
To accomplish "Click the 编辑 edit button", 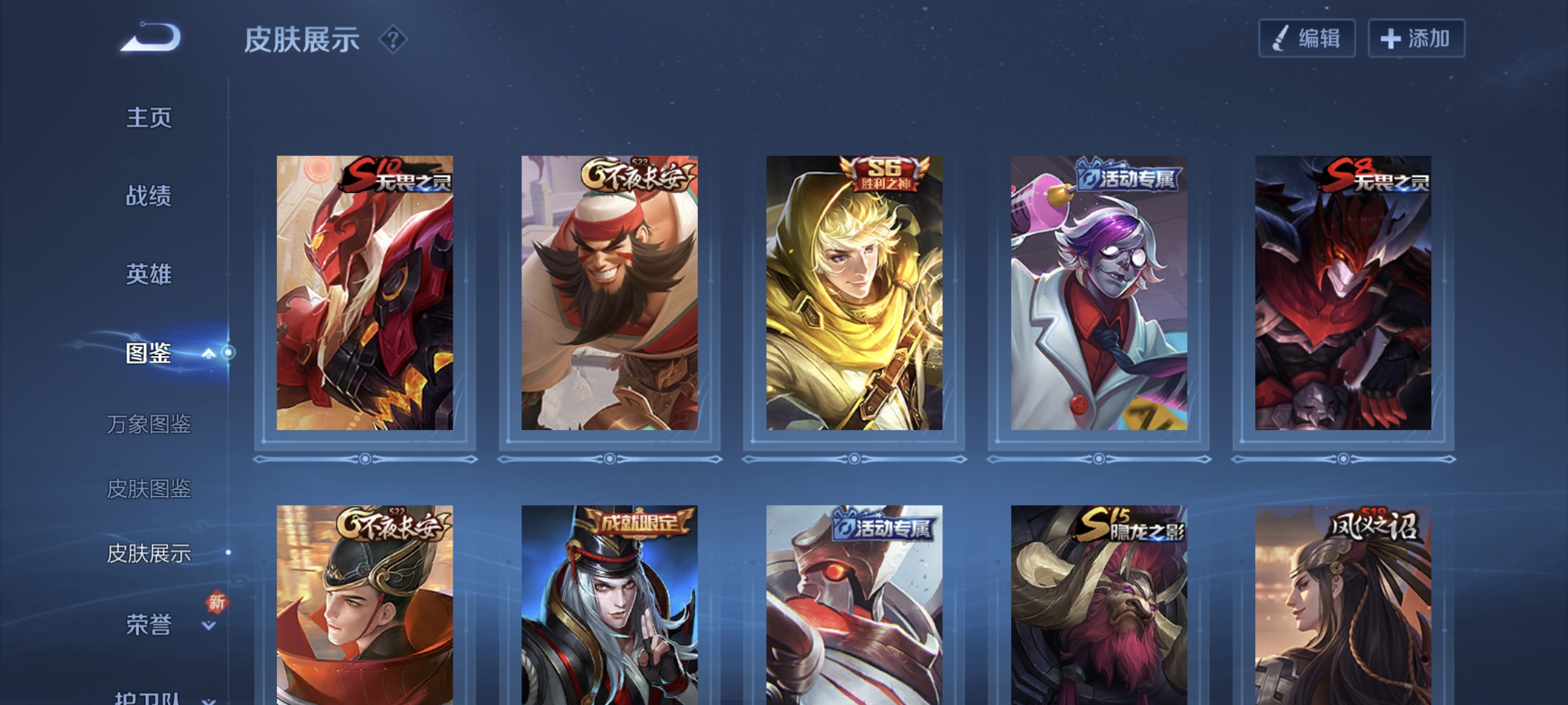I will click(x=1306, y=39).
